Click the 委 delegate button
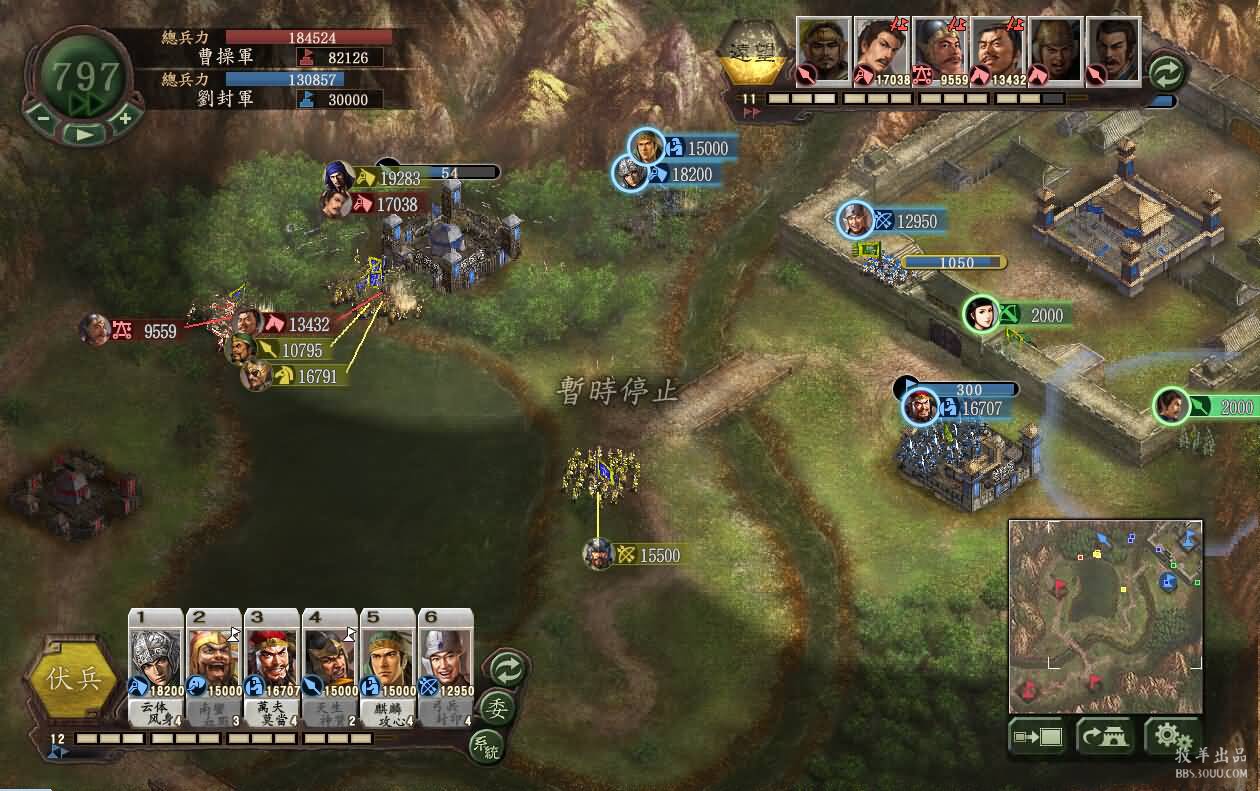 [x=495, y=707]
